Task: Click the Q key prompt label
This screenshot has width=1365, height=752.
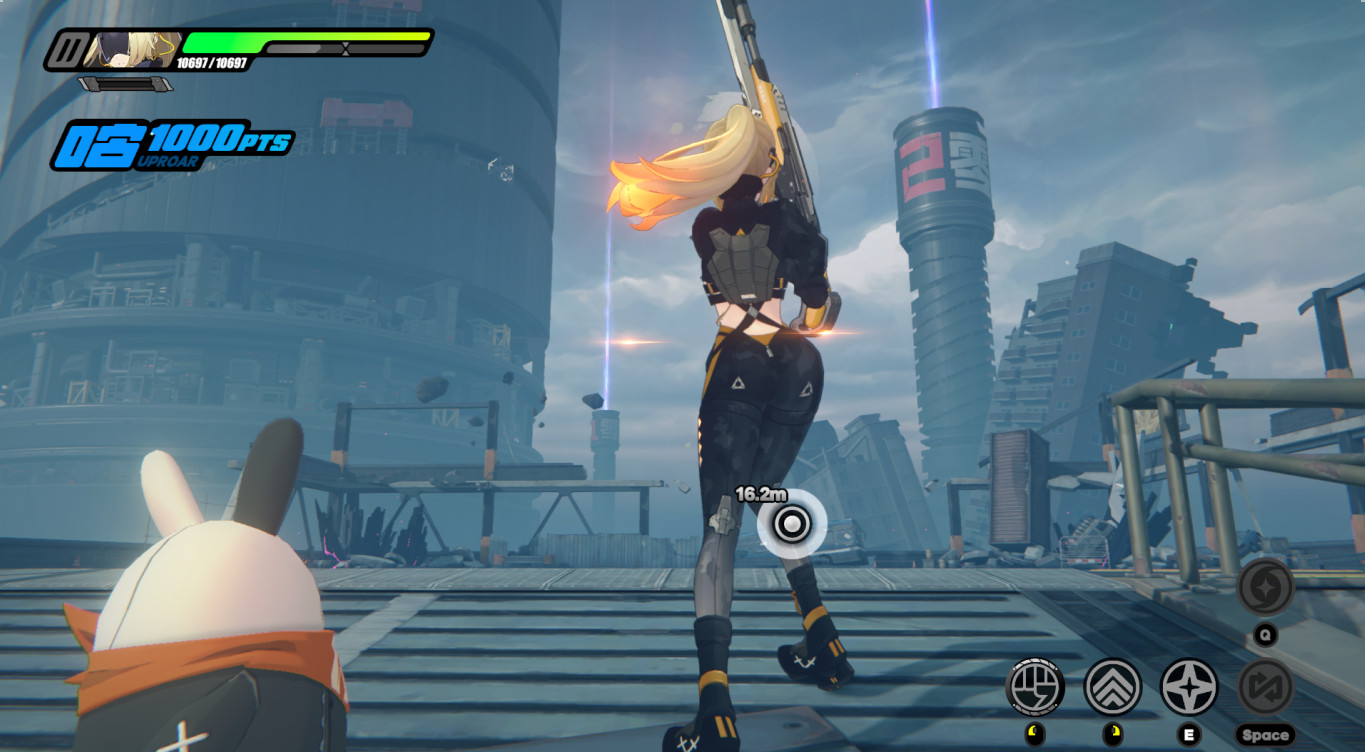Action: [1263, 632]
